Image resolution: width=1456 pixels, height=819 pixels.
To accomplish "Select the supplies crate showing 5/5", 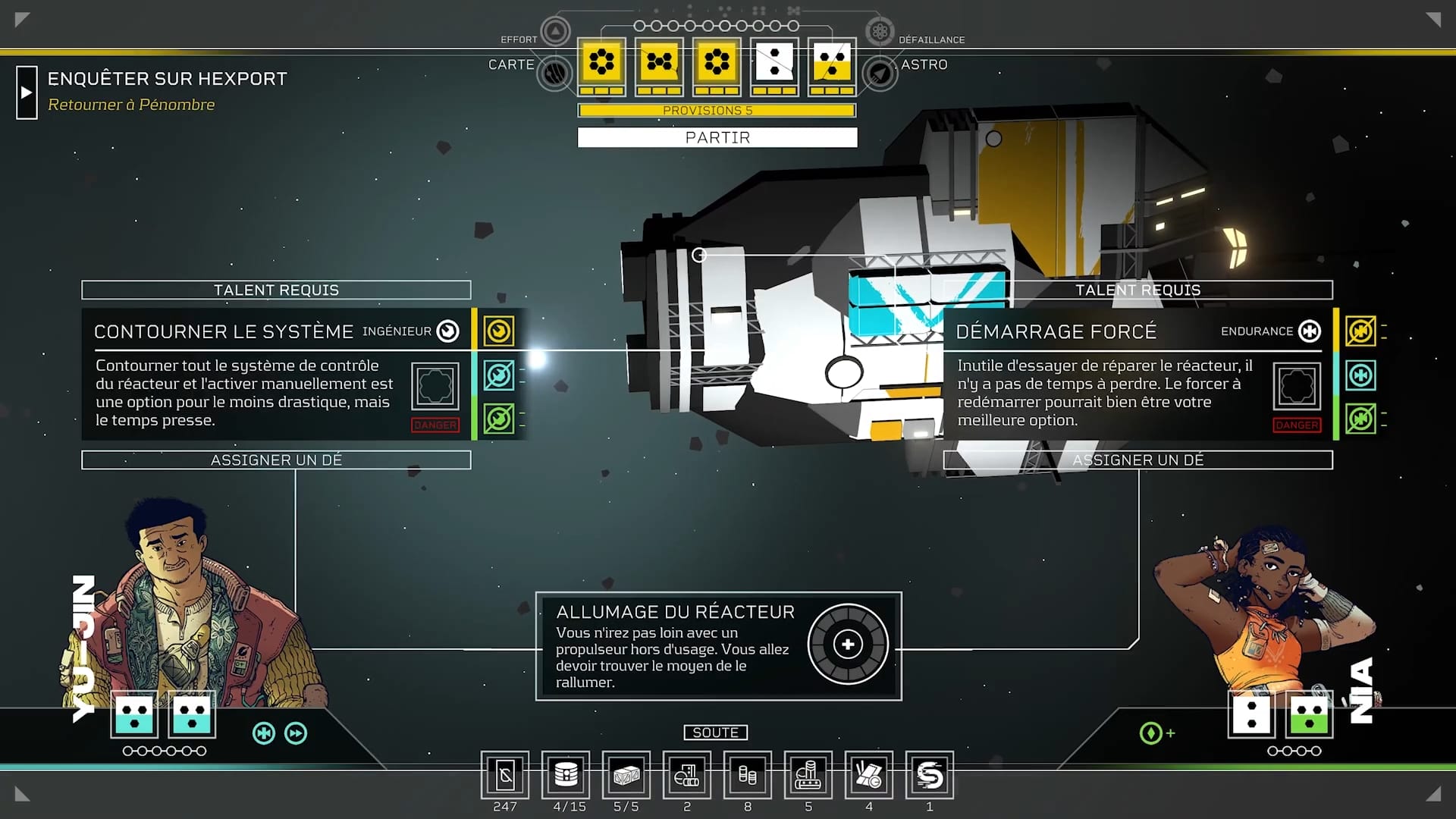I will pyautogui.click(x=626, y=775).
